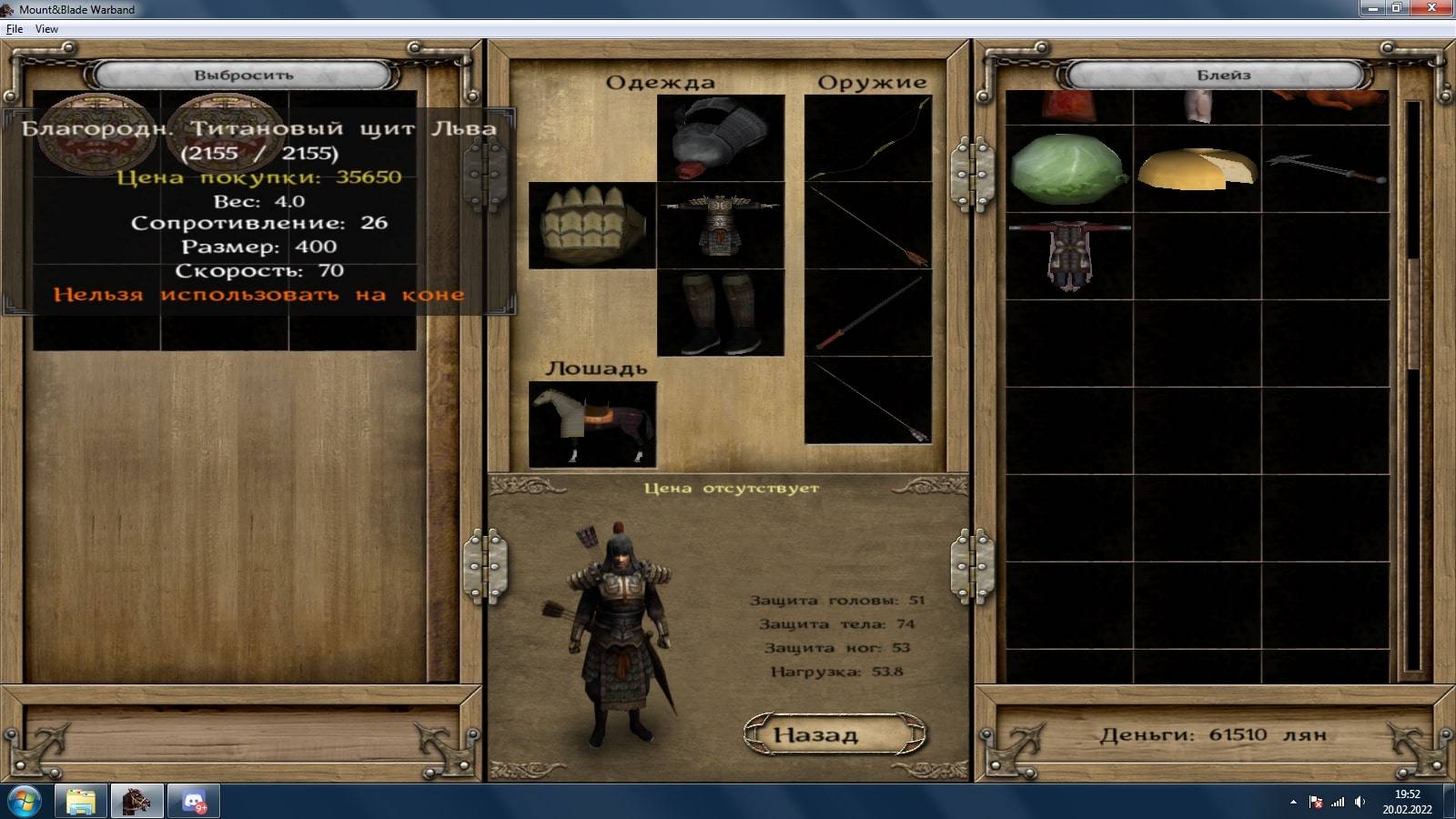
Task: Open the File menu
Action: click(15, 29)
